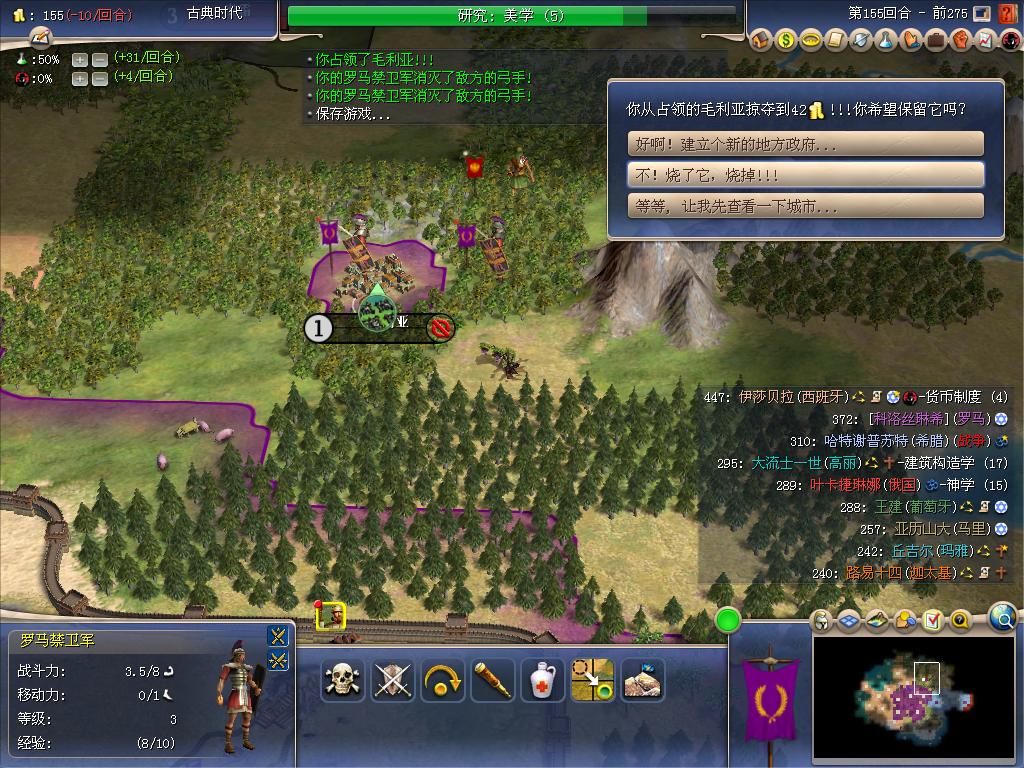Viewport: 1024px width, 768px height.
Task: Activate the spyglass sentry command
Action: pos(493,680)
